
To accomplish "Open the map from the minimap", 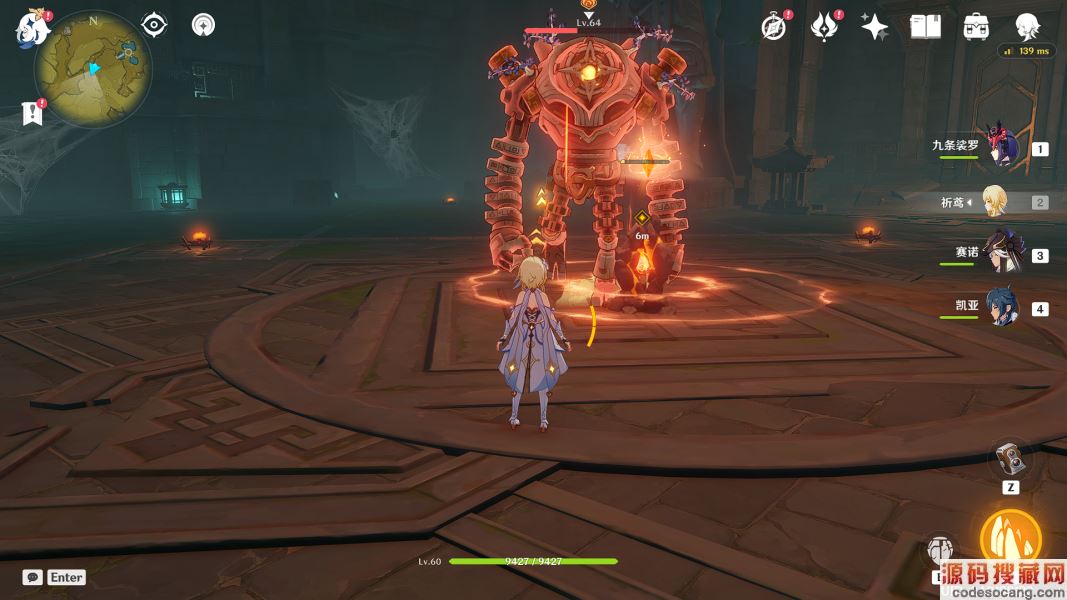I will point(92,68).
